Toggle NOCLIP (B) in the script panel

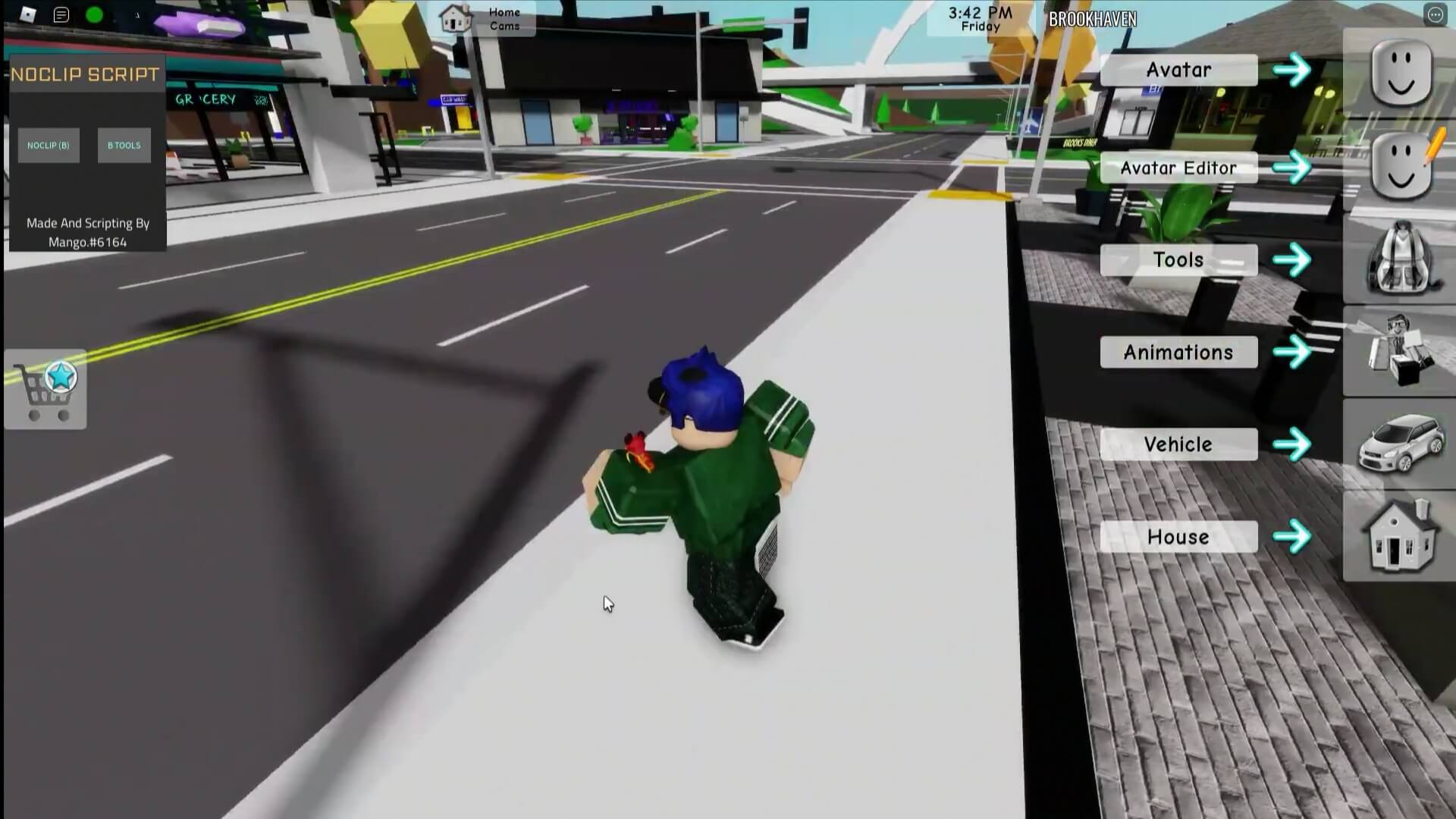(x=49, y=145)
